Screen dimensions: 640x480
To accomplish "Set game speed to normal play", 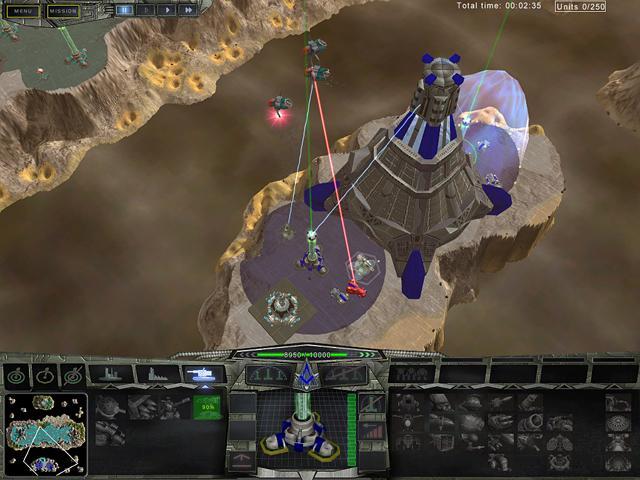I will tap(166, 10).
